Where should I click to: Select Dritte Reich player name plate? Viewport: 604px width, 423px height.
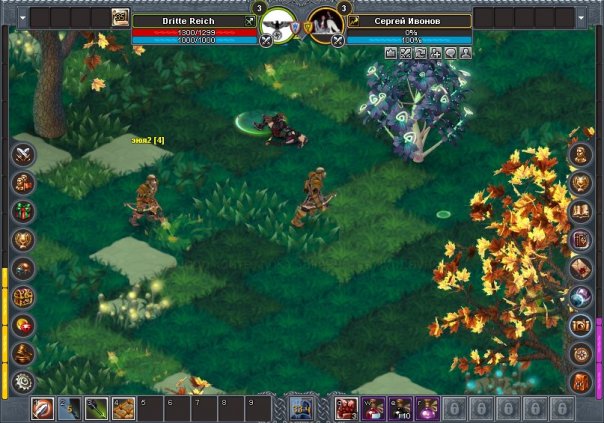(187, 20)
